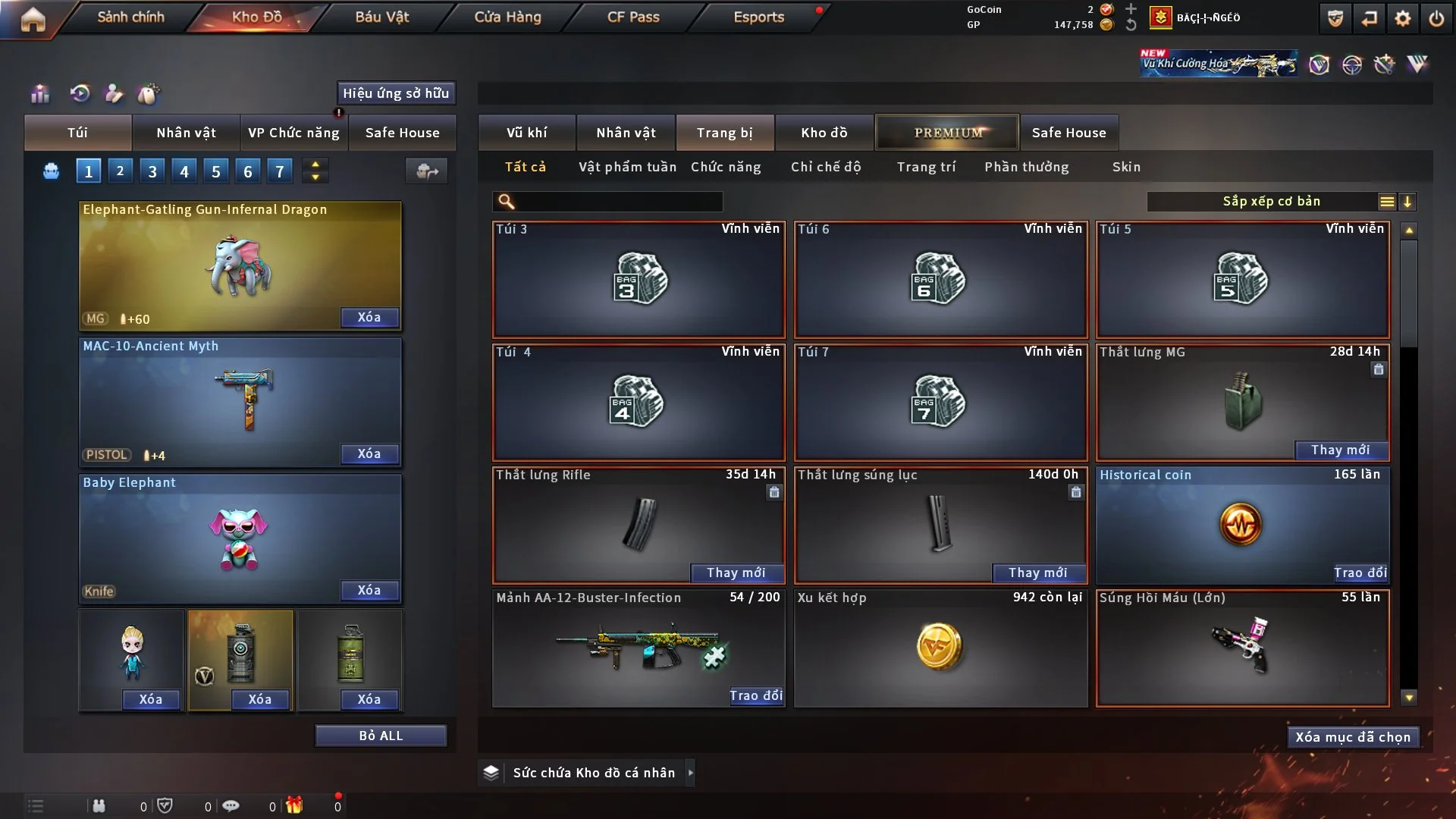Select bag number 3
This screenshot has height=819, width=1456.
tap(152, 171)
